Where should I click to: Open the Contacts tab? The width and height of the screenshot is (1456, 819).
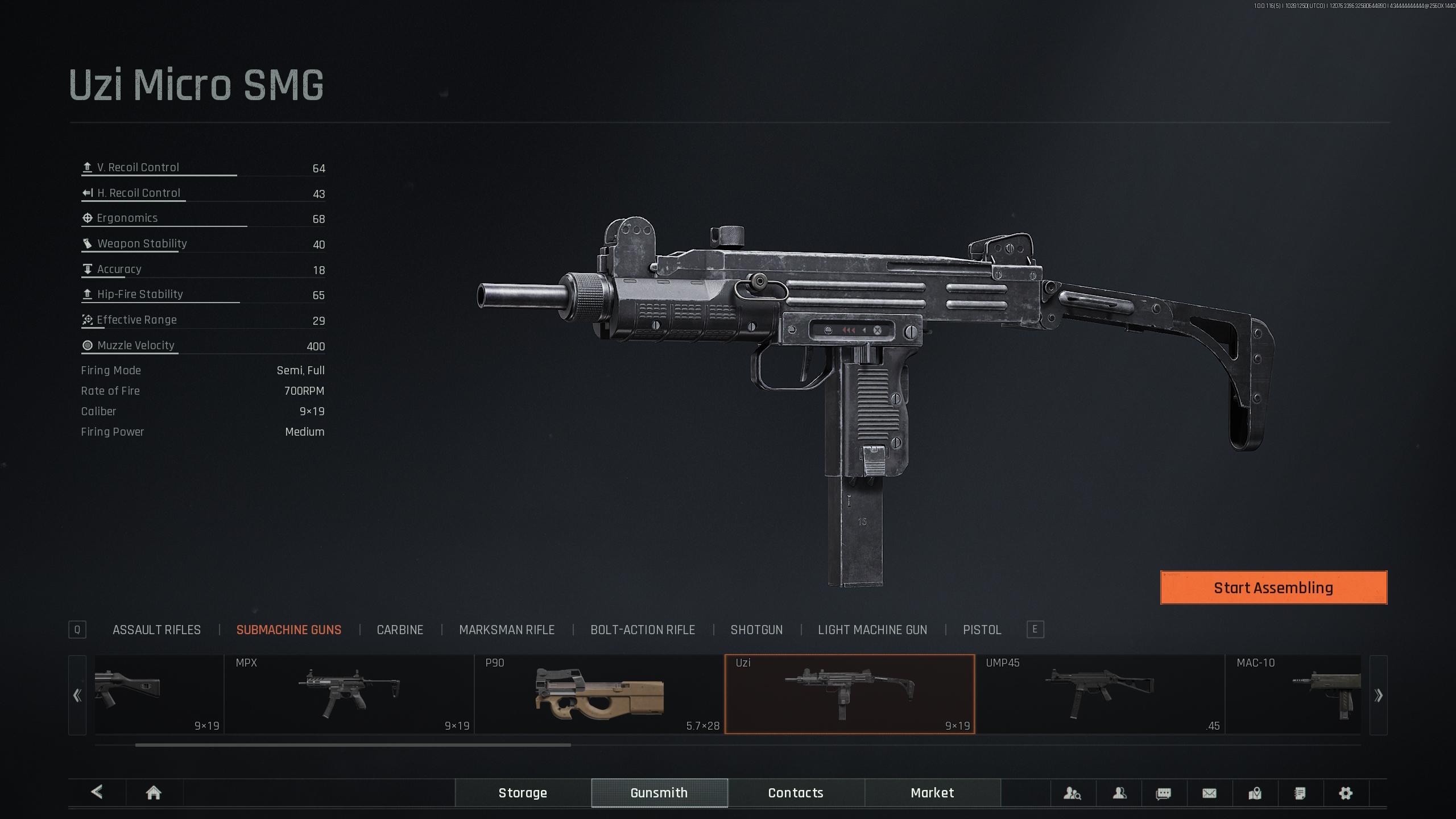[x=796, y=793]
